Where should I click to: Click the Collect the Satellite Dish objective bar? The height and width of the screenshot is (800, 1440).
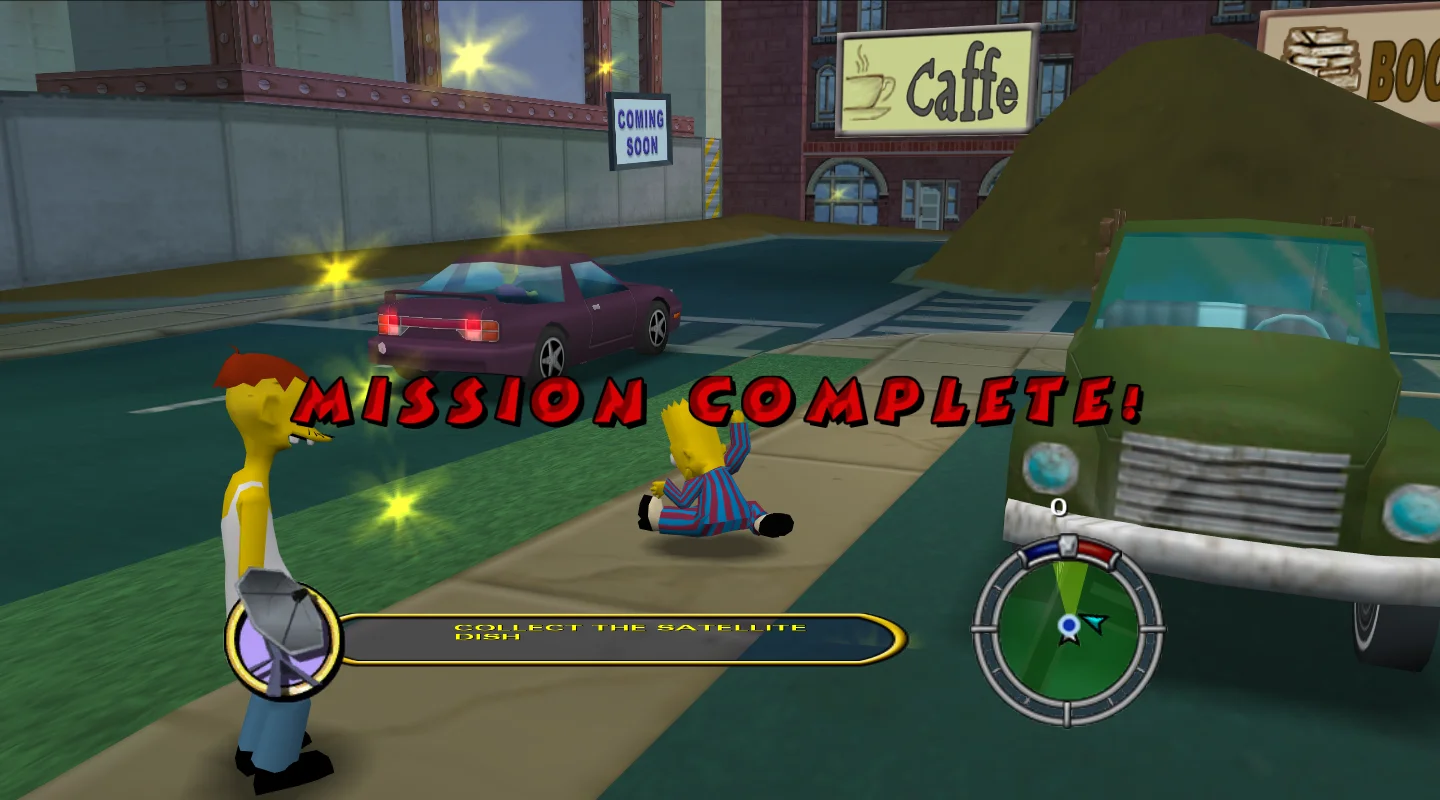620,638
